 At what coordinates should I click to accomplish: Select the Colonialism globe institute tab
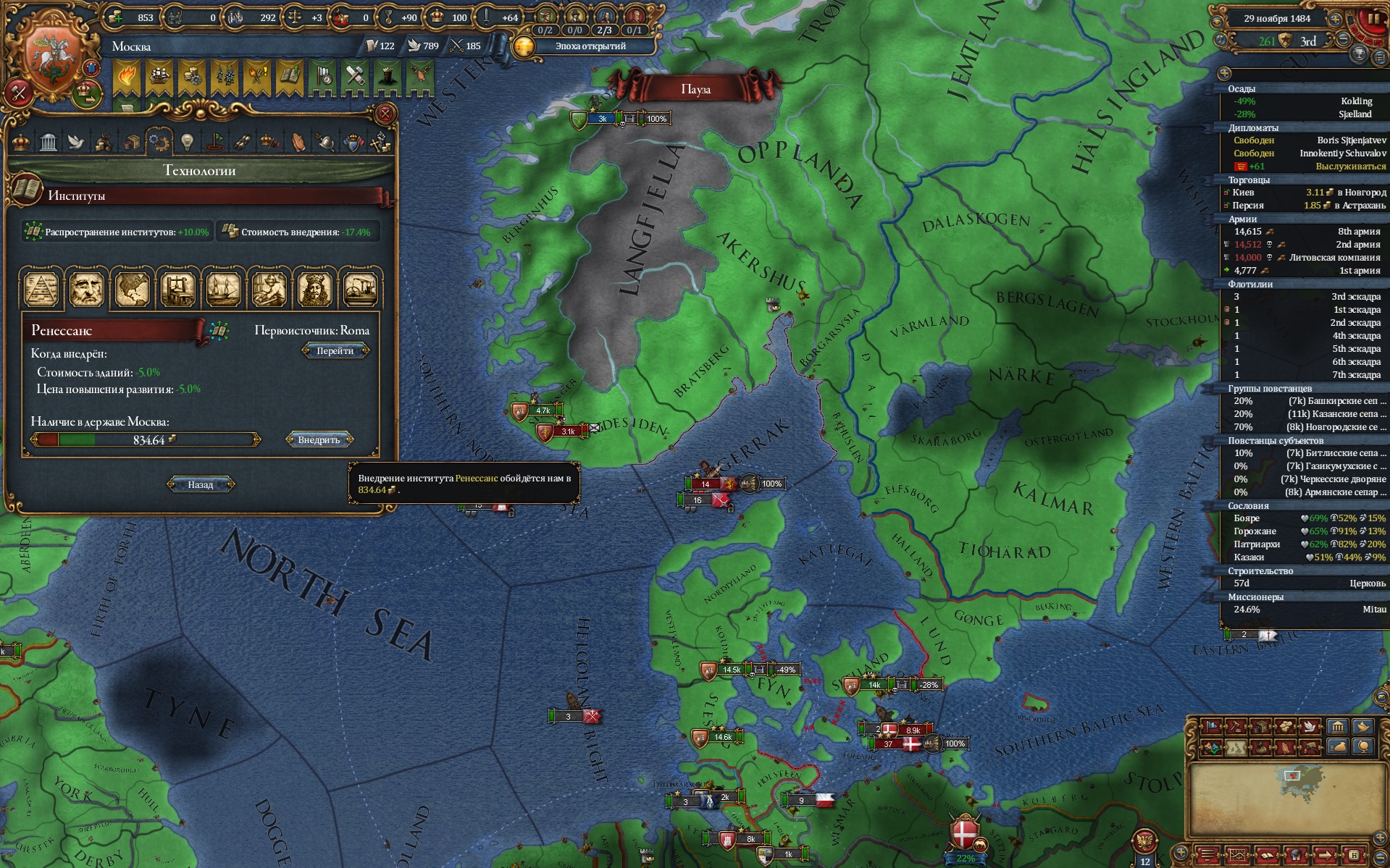click(132, 288)
